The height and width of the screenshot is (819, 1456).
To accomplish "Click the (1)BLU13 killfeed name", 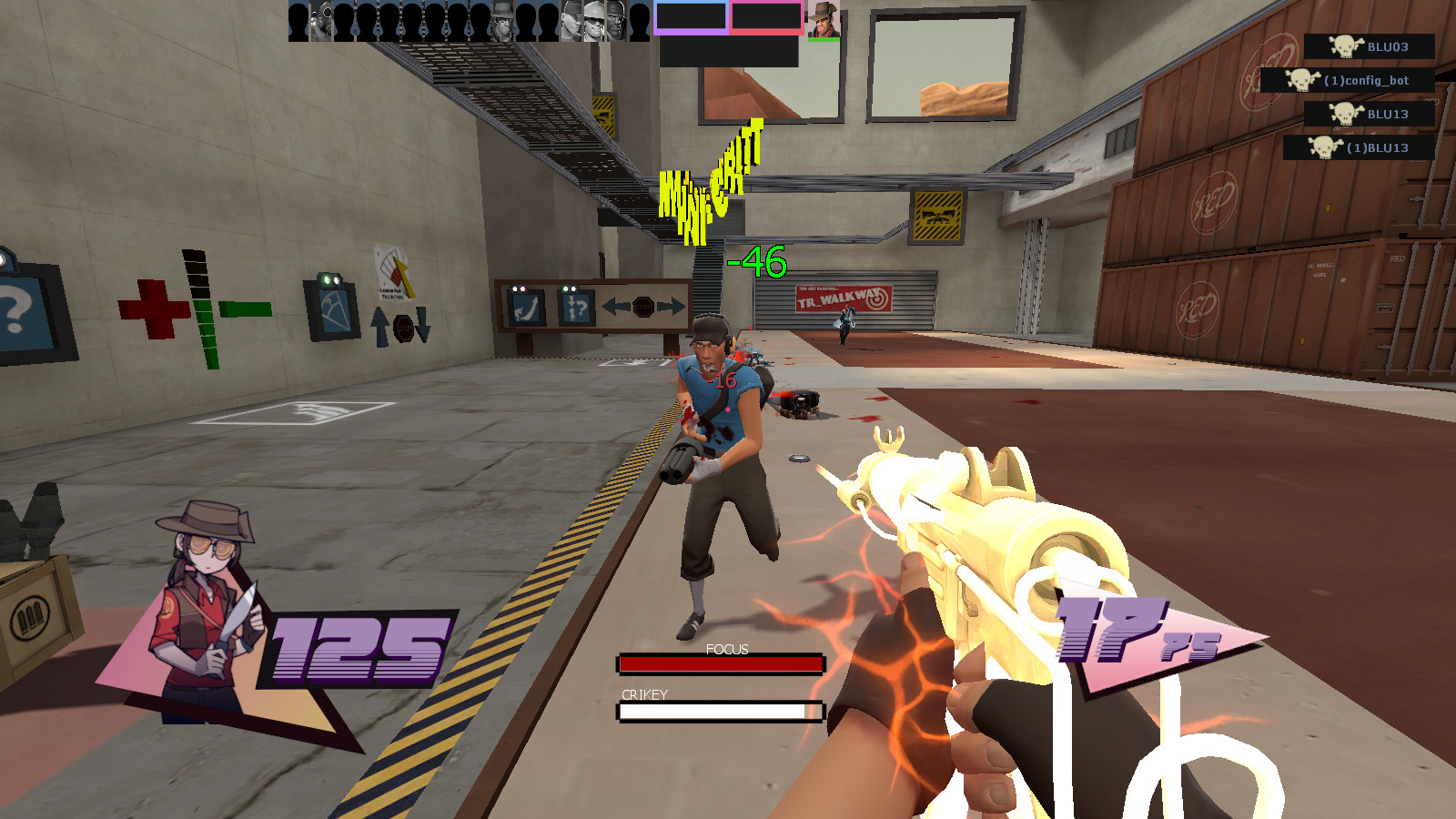I will pos(1379,147).
